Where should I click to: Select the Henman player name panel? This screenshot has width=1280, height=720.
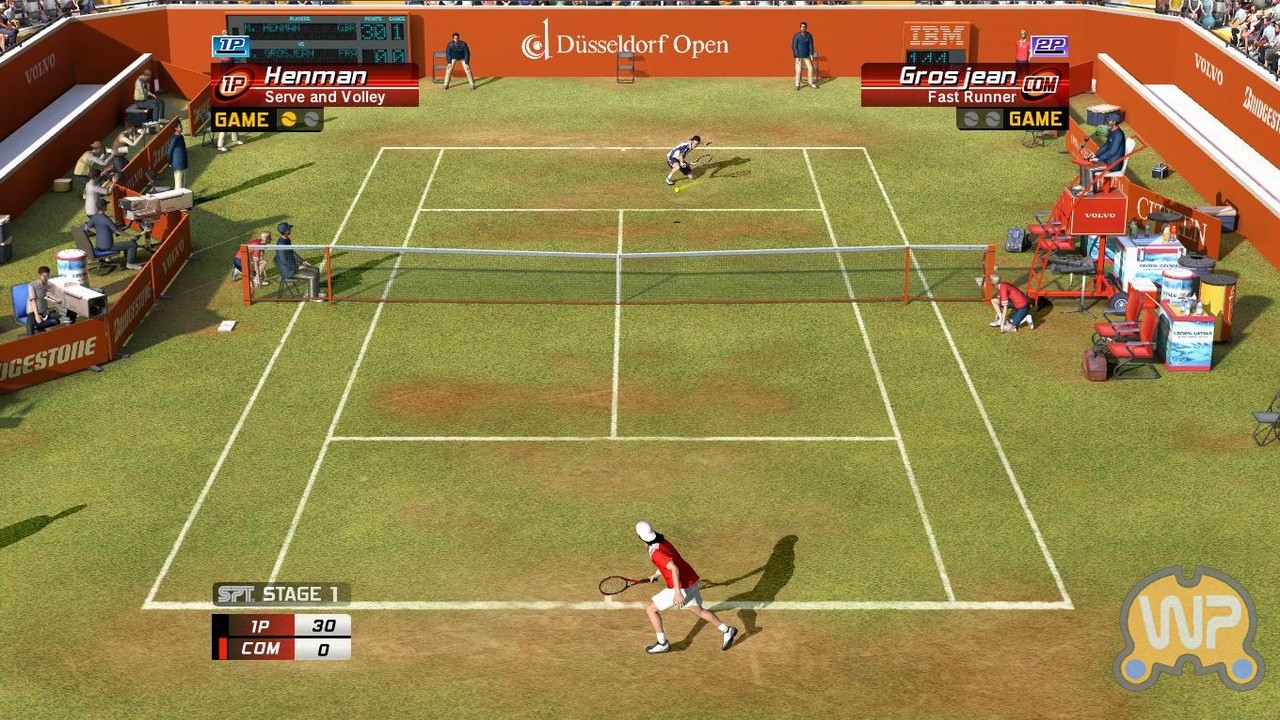click(315, 85)
